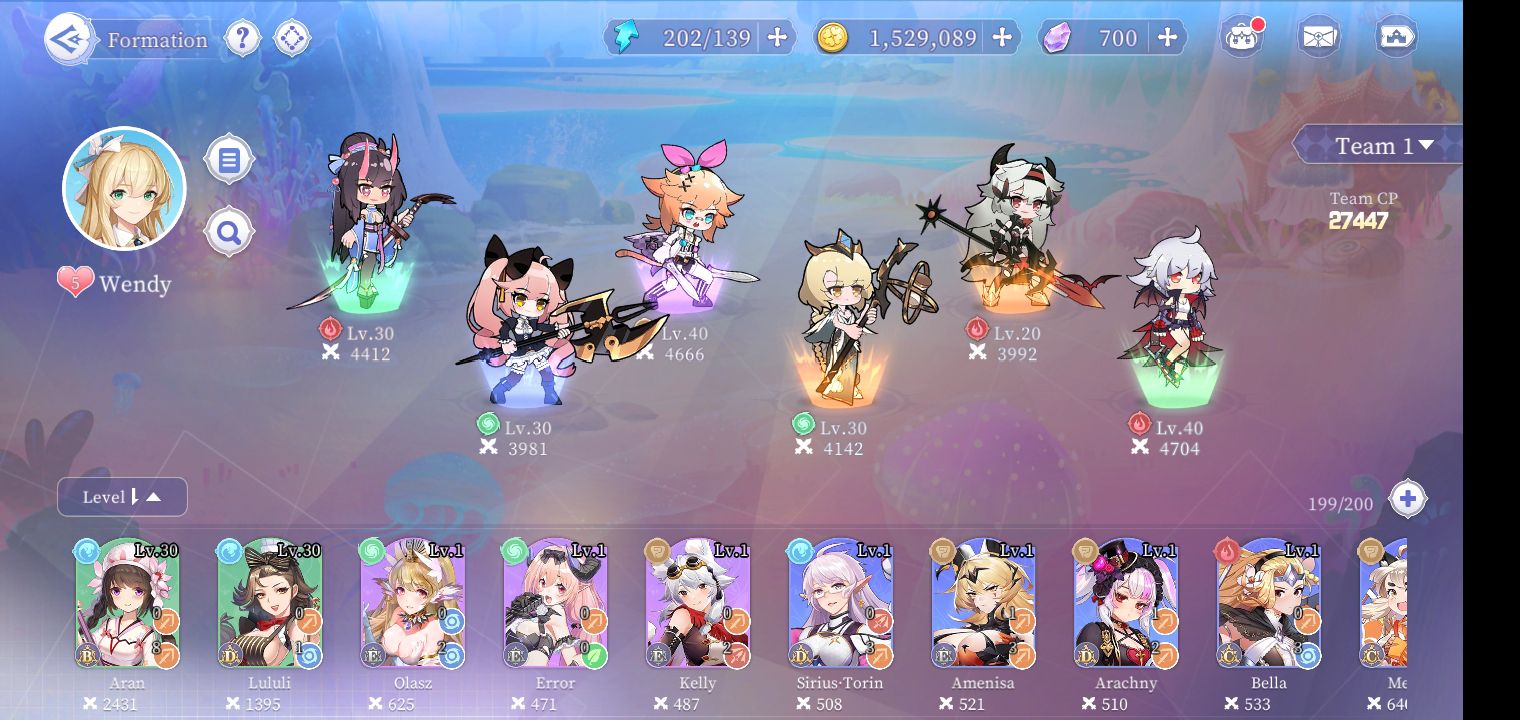This screenshot has width=1520, height=720.
Task: Open the mailbox envelope icon
Action: 1319,38
